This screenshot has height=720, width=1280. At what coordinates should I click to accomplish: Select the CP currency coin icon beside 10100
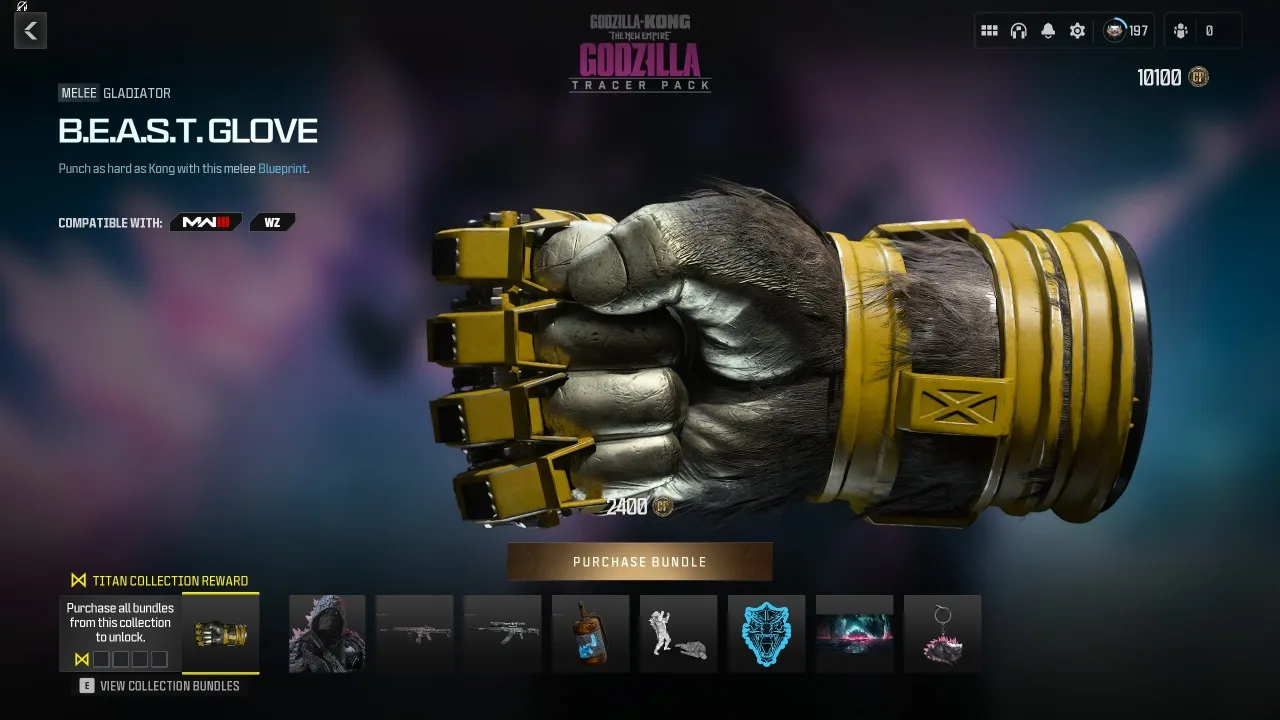click(x=1196, y=76)
